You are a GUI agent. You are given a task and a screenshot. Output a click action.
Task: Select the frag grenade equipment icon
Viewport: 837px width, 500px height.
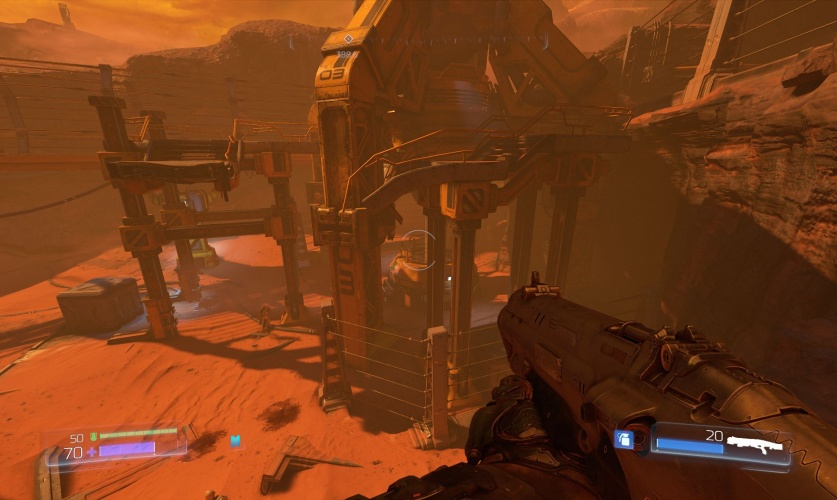pyautogui.click(x=624, y=438)
